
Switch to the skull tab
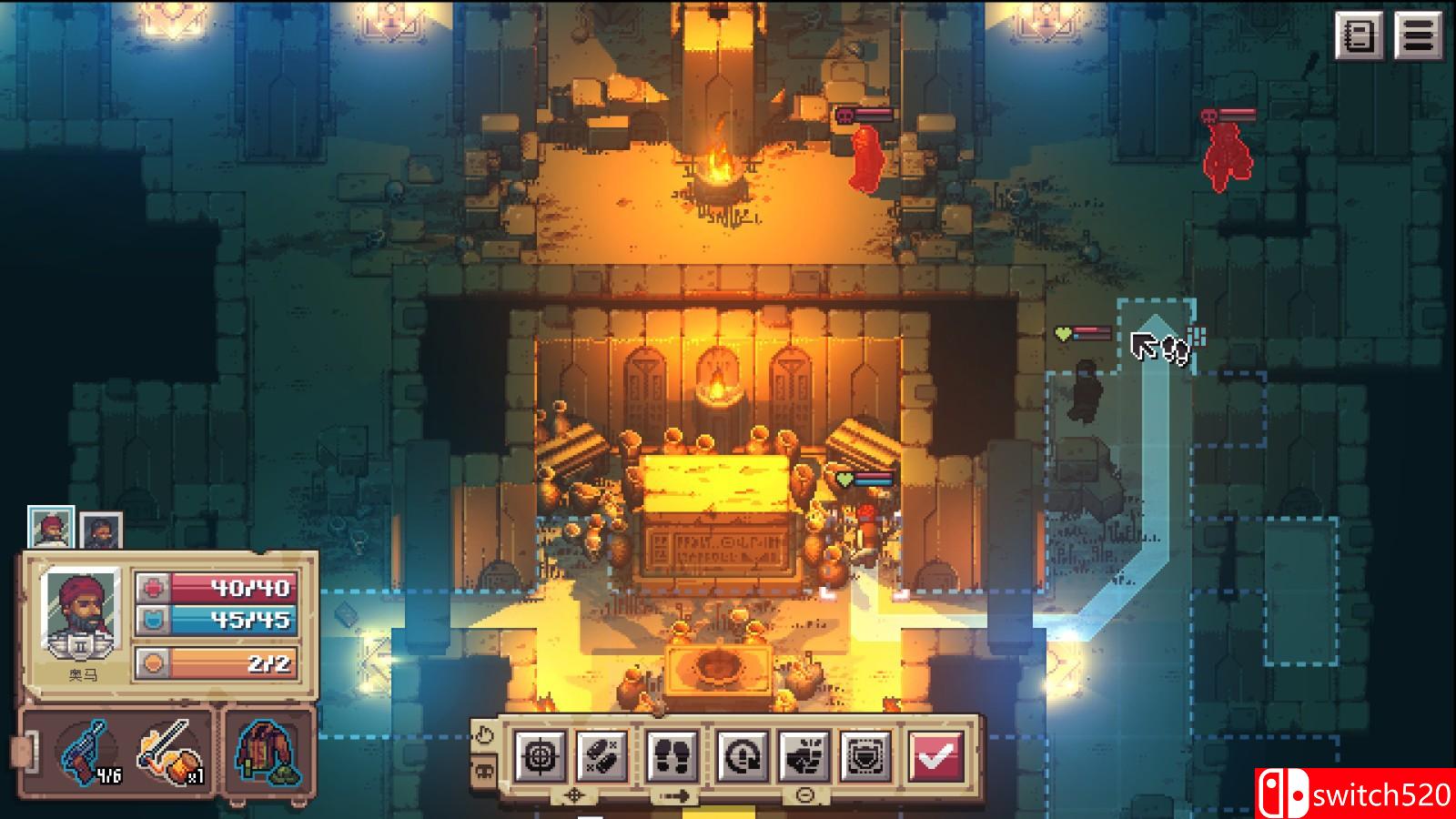coord(484,772)
